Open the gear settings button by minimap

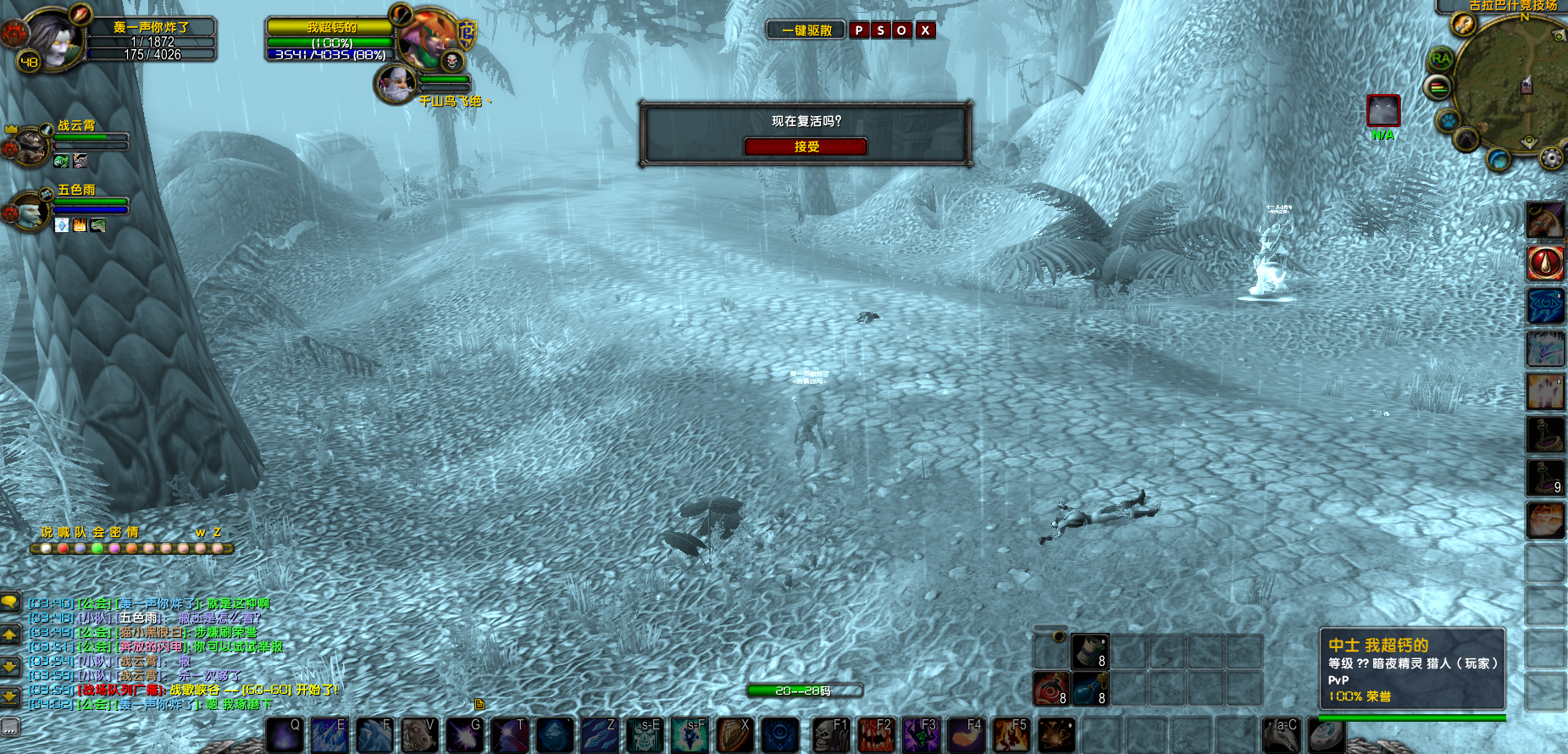1551,158
